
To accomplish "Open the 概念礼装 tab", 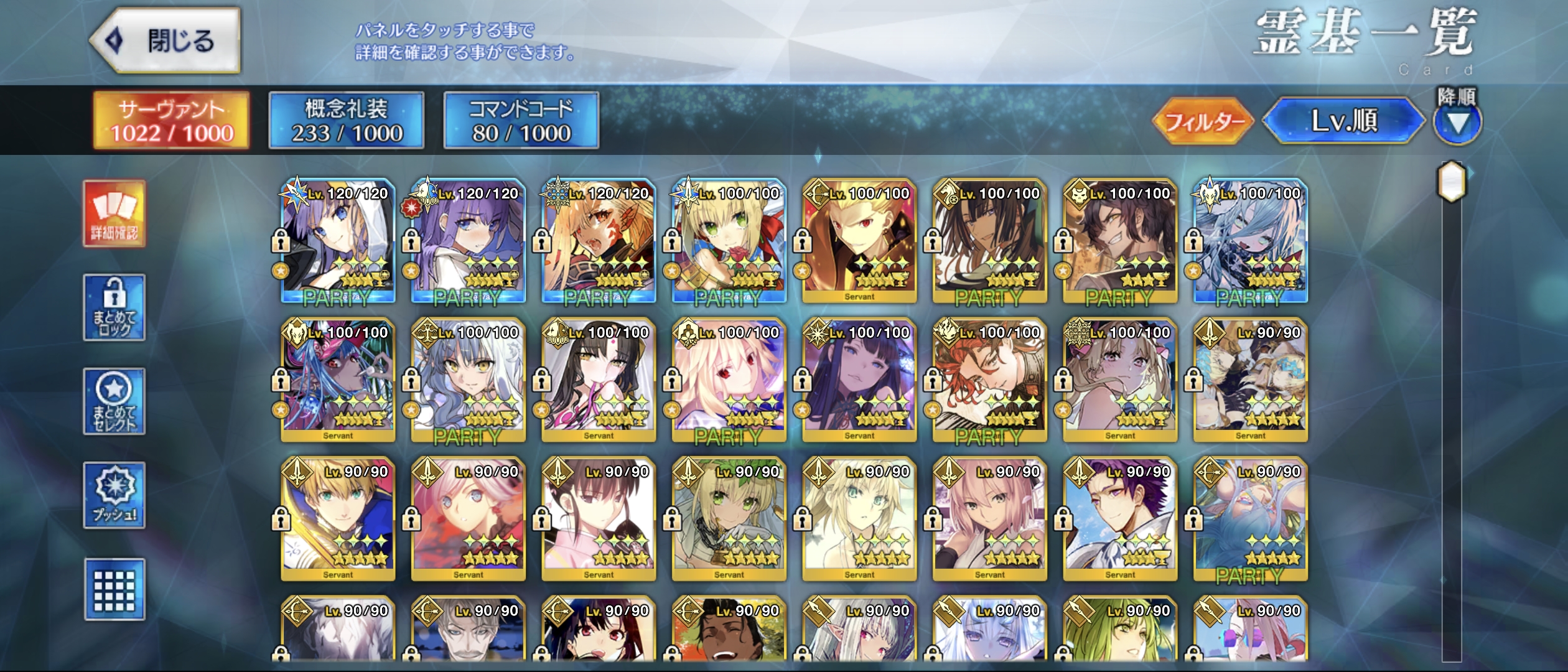I will [347, 121].
